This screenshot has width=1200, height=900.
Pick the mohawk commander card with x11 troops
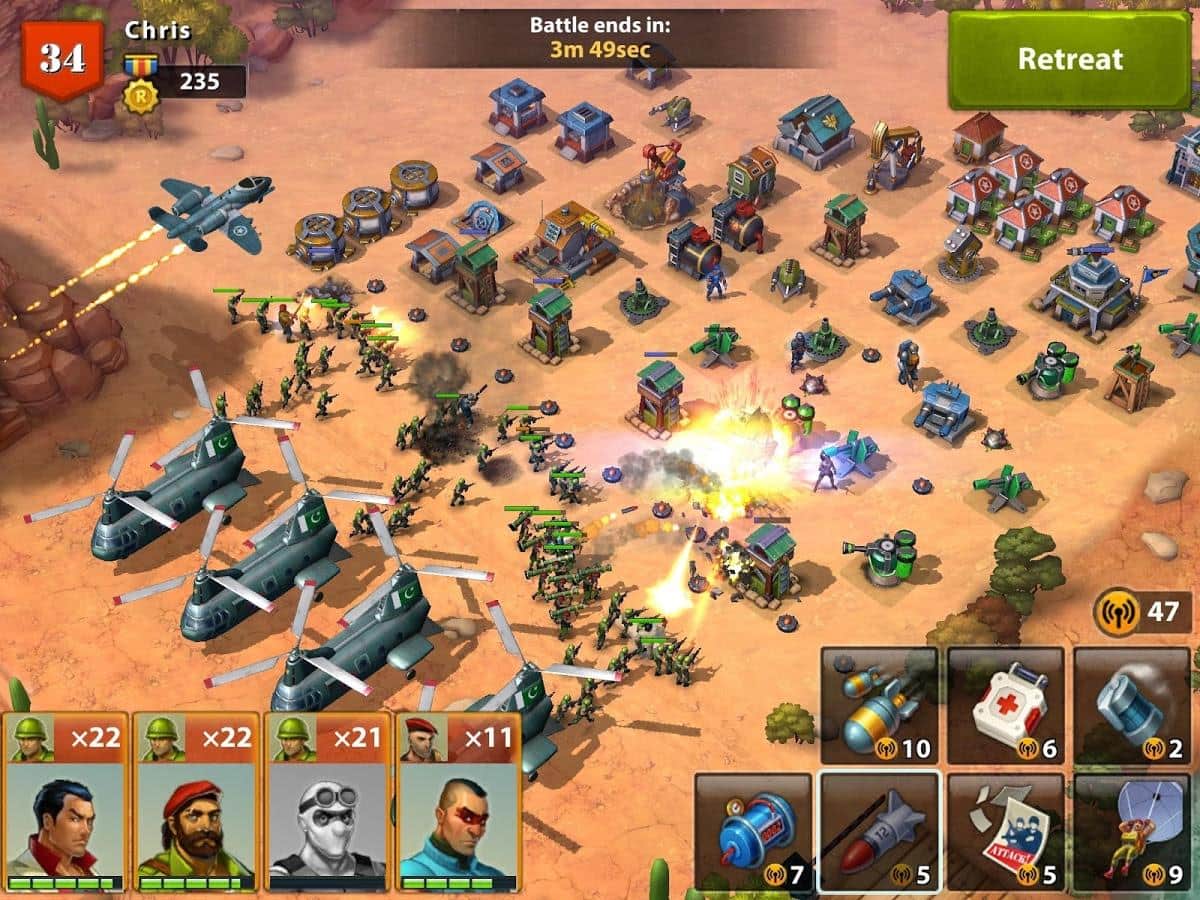click(459, 802)
